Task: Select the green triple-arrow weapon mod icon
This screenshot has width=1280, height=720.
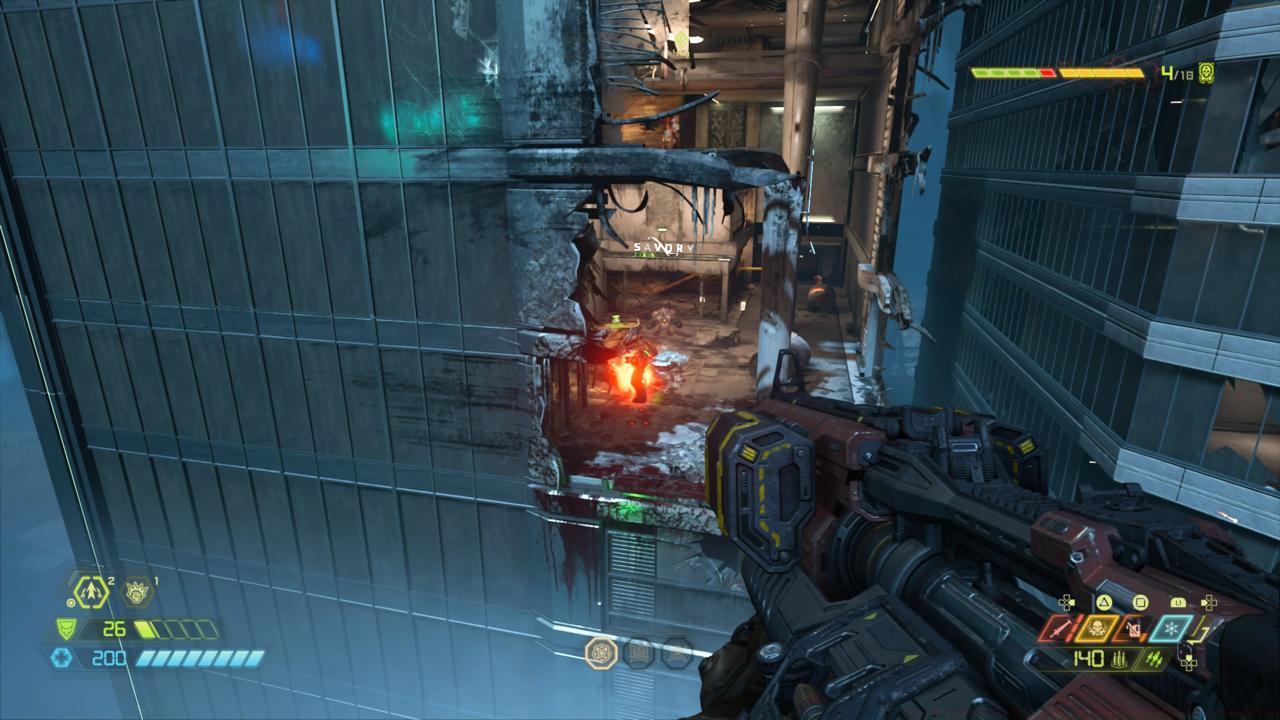Action: point(1154,658)
